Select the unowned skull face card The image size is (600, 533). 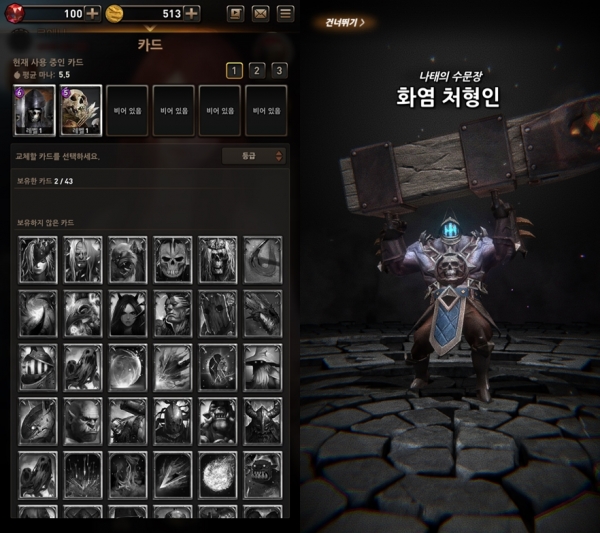click(x=173, y=259)
